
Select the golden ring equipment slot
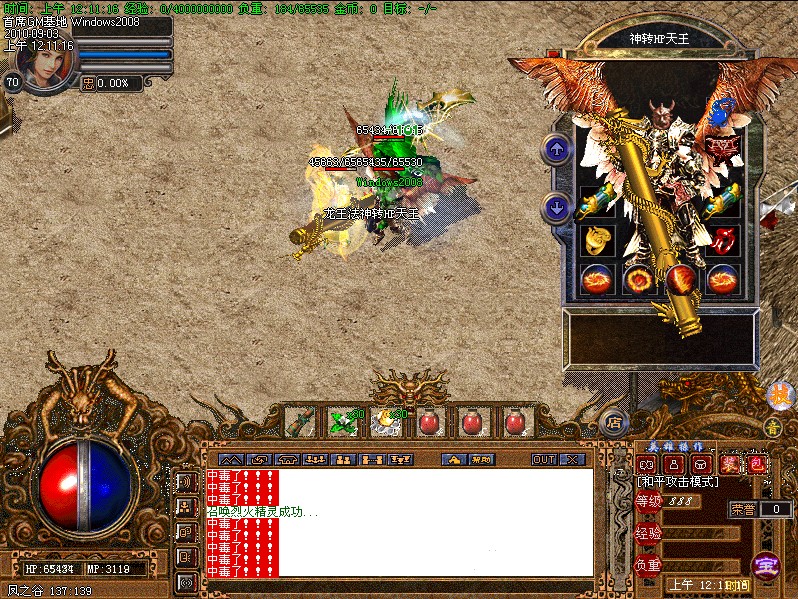point(597,240)
